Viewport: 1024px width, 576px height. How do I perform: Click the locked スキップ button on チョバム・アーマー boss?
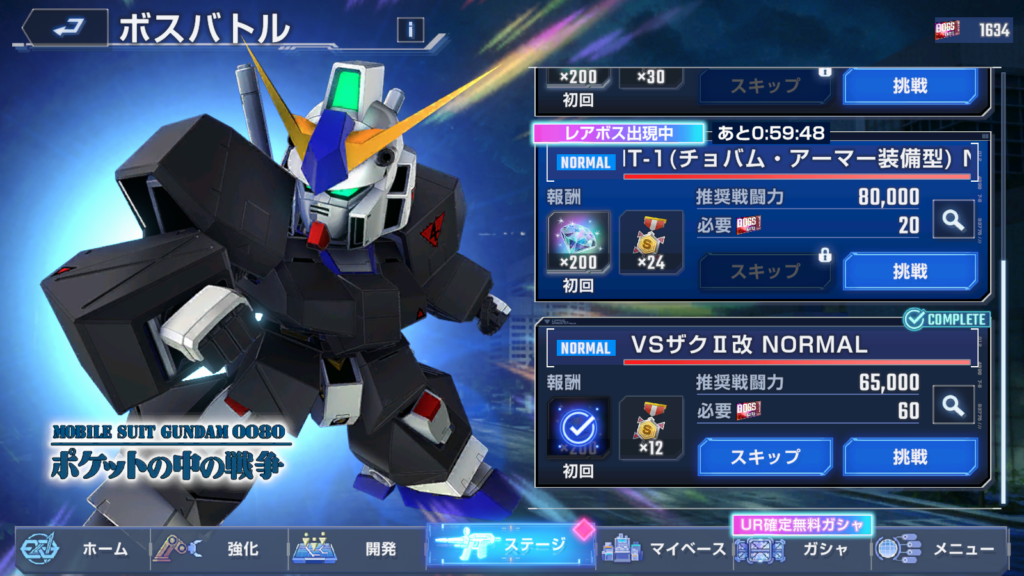click(x=764, y=271)
